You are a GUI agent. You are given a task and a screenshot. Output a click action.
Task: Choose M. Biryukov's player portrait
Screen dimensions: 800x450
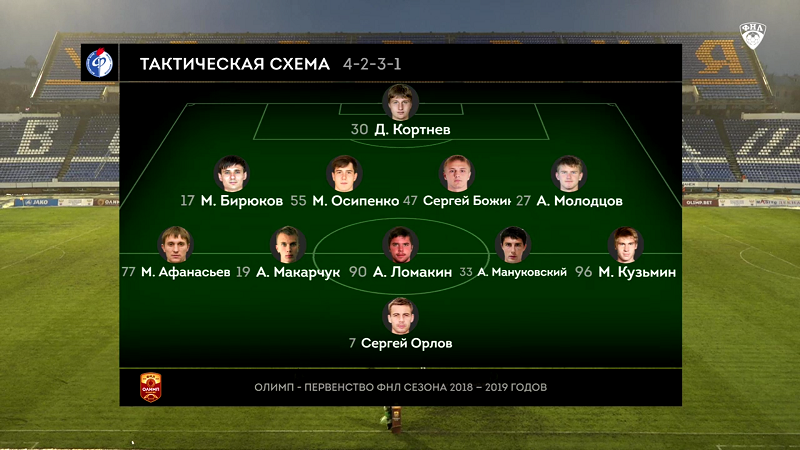pos(231,173)
